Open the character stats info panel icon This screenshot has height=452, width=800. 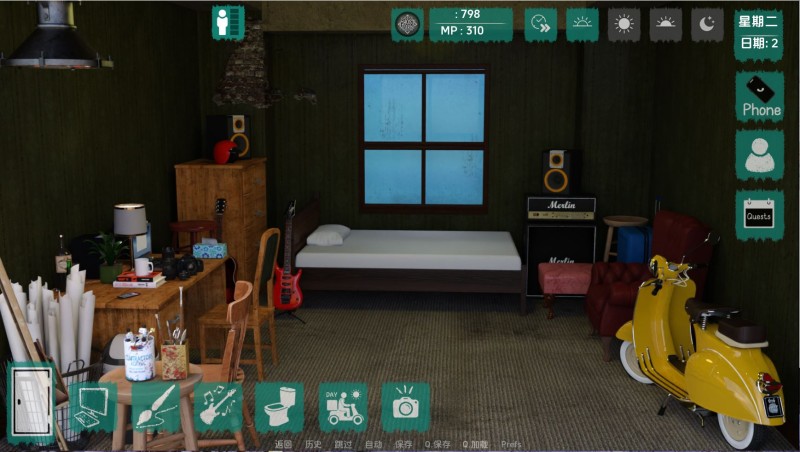(228, 22)
